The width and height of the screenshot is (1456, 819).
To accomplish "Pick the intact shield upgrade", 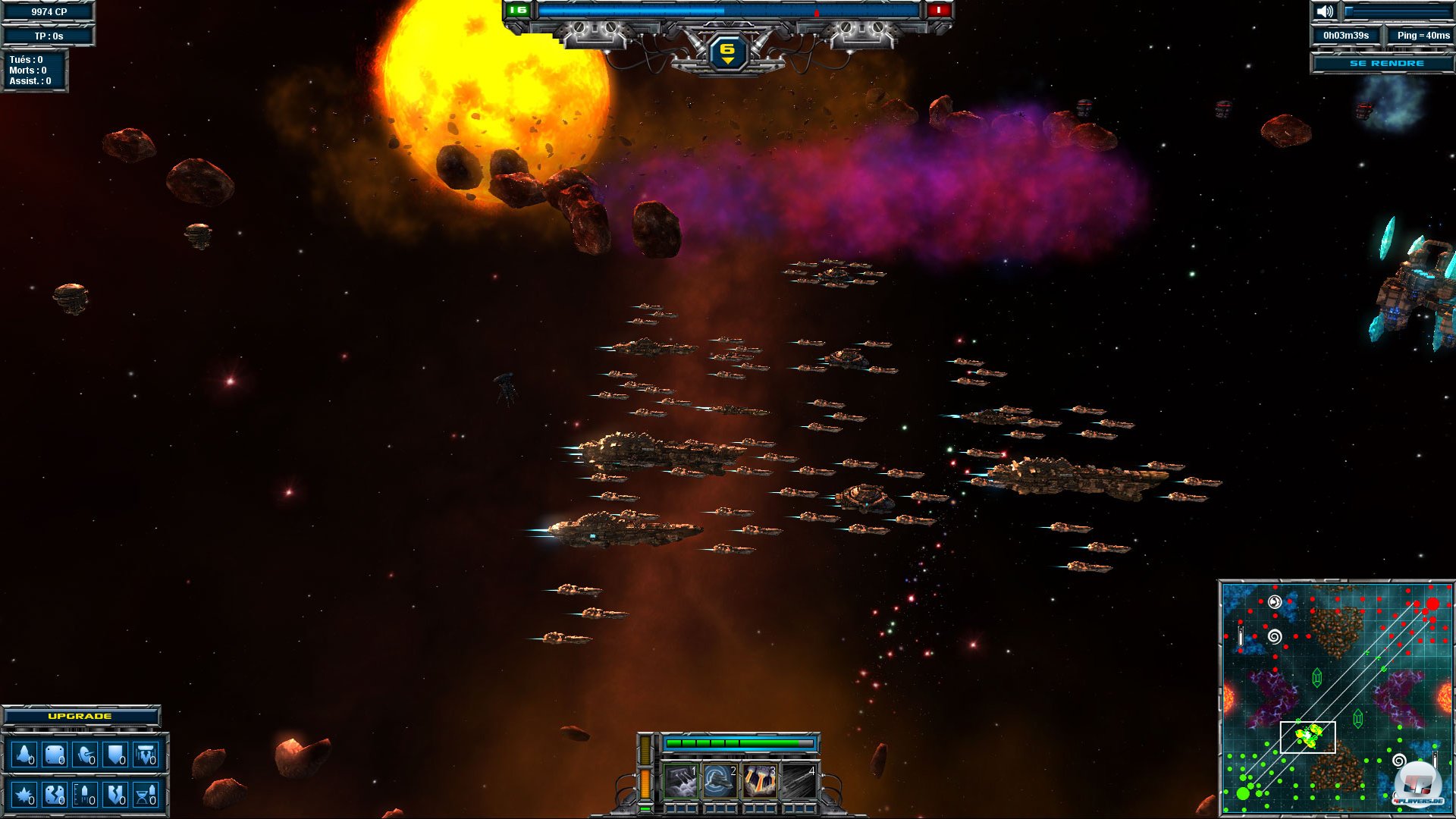I will coord(115,755).
